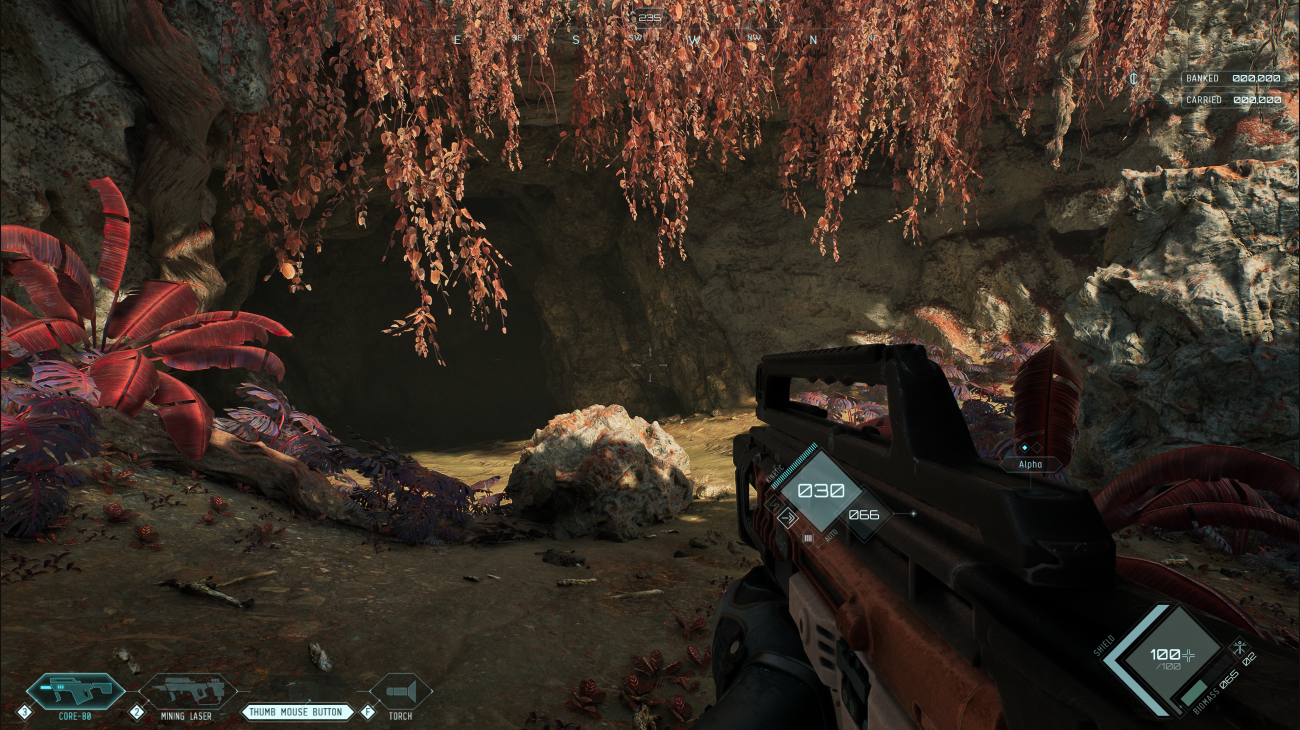Viewport: 1300px width, 730px height.
Task: Click the reserve ammo 066 display
Action: 863,514
